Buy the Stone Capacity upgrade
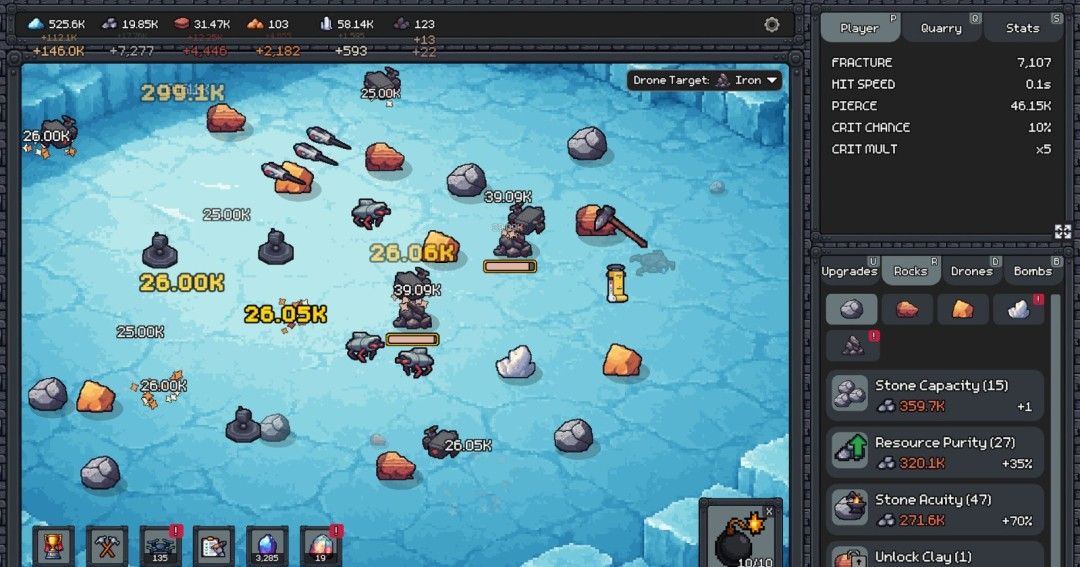The image size is (1080, 567). [x=934, y=395]
